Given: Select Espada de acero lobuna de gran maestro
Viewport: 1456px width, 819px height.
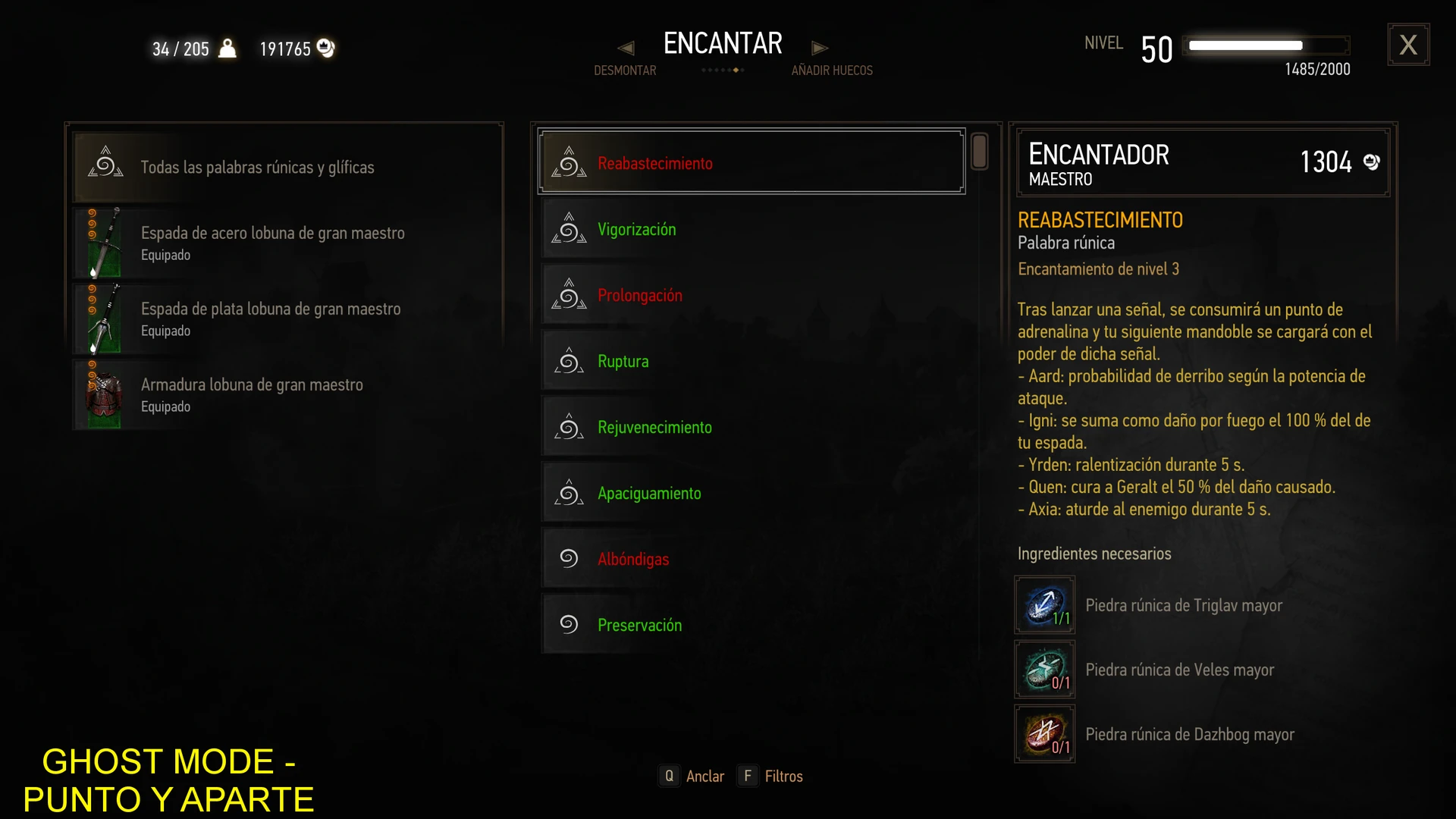Looking at the screenshot, I should tap(287, 243).
